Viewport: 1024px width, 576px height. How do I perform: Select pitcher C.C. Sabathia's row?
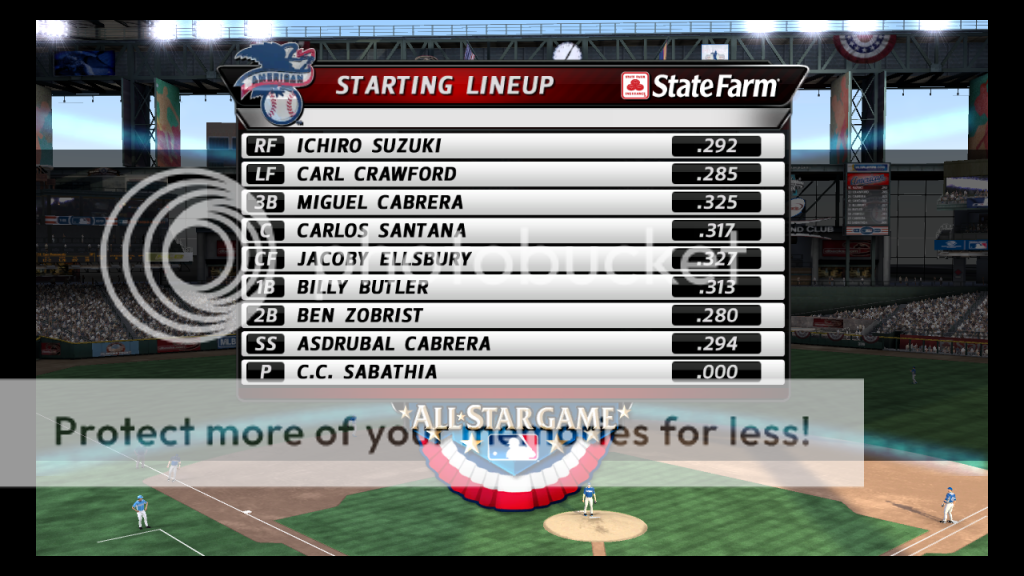point(366,372)
